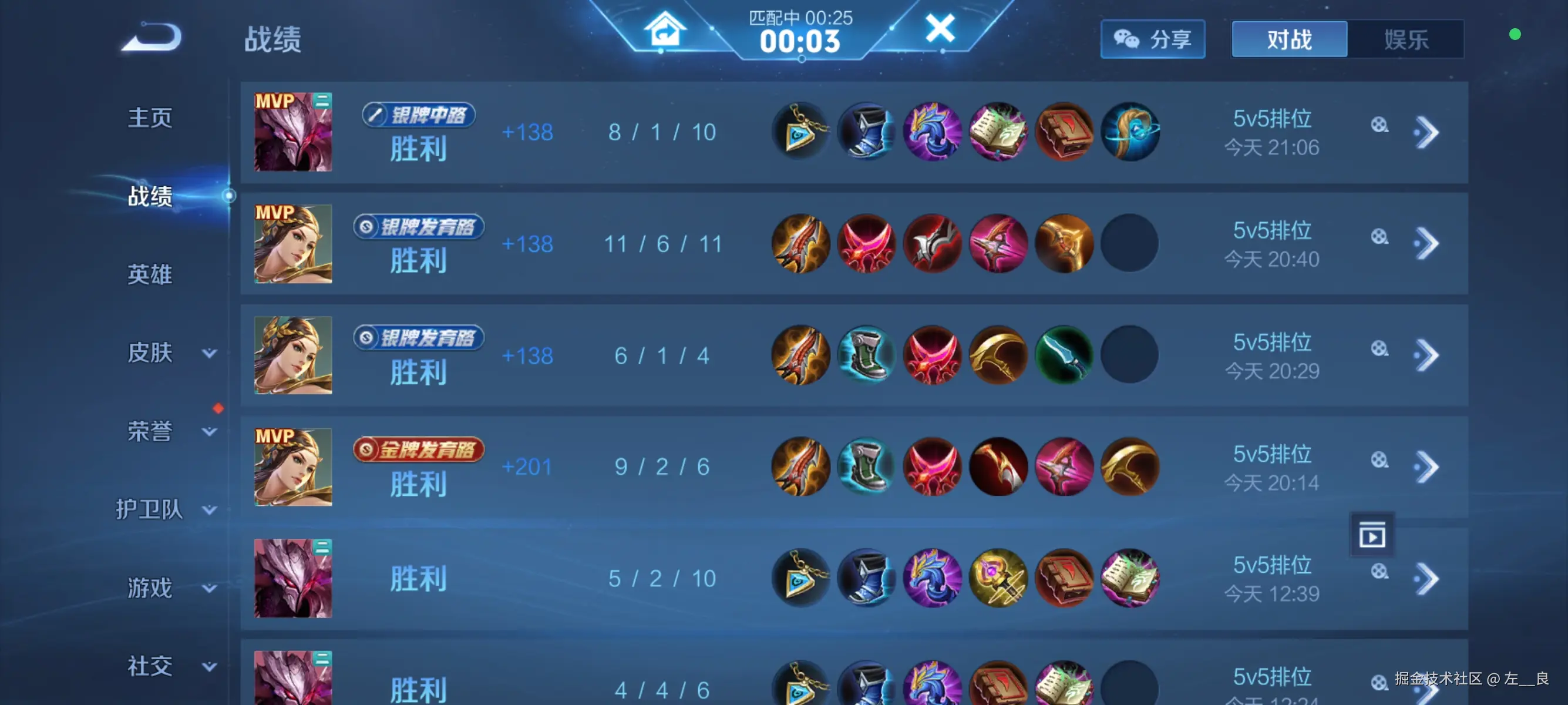Image resolution: width=1568 pixels, height=705 pixels.
Task: View the 11/6/11 match record row
Action: 662,244
